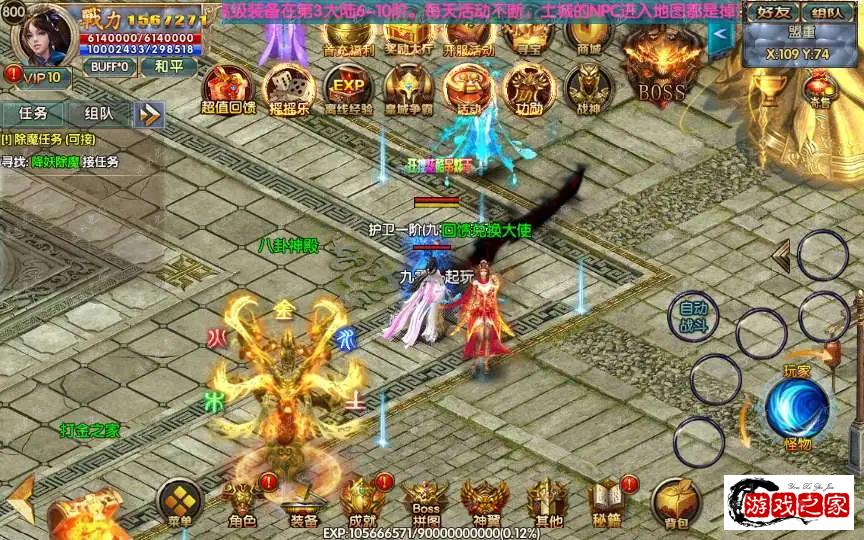Open the 装备 equipment panel
Viewport: 864px width, 540px height.
(303, 505)
